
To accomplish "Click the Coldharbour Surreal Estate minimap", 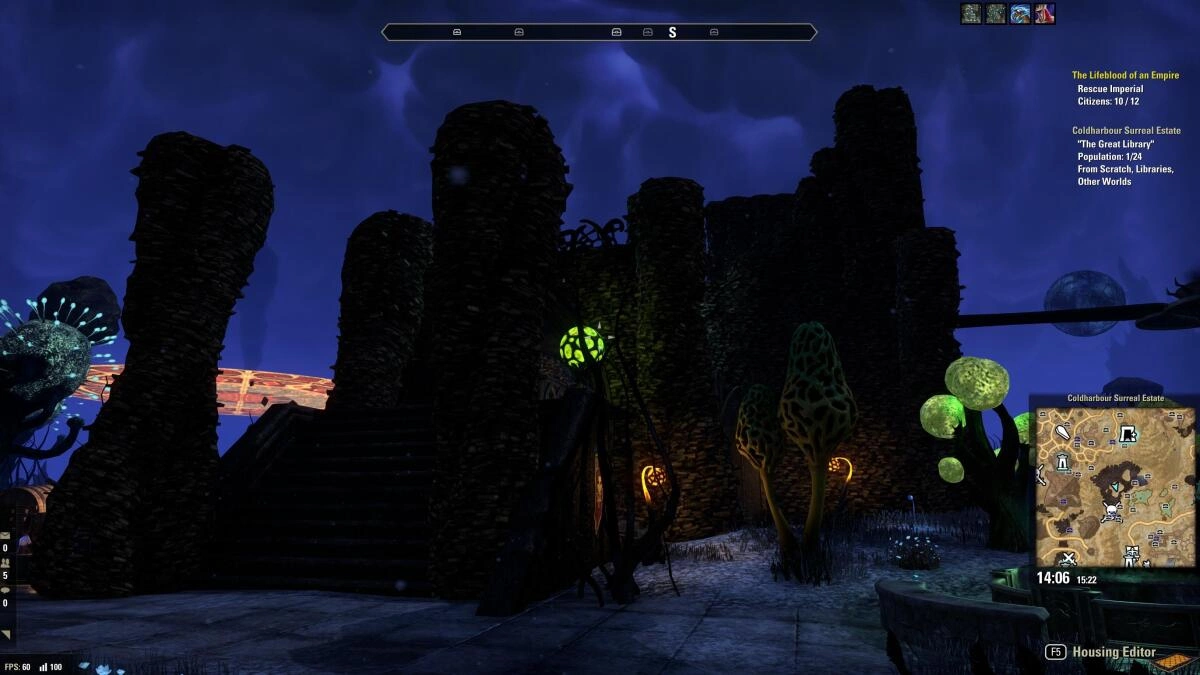I will coord(1115,486).
